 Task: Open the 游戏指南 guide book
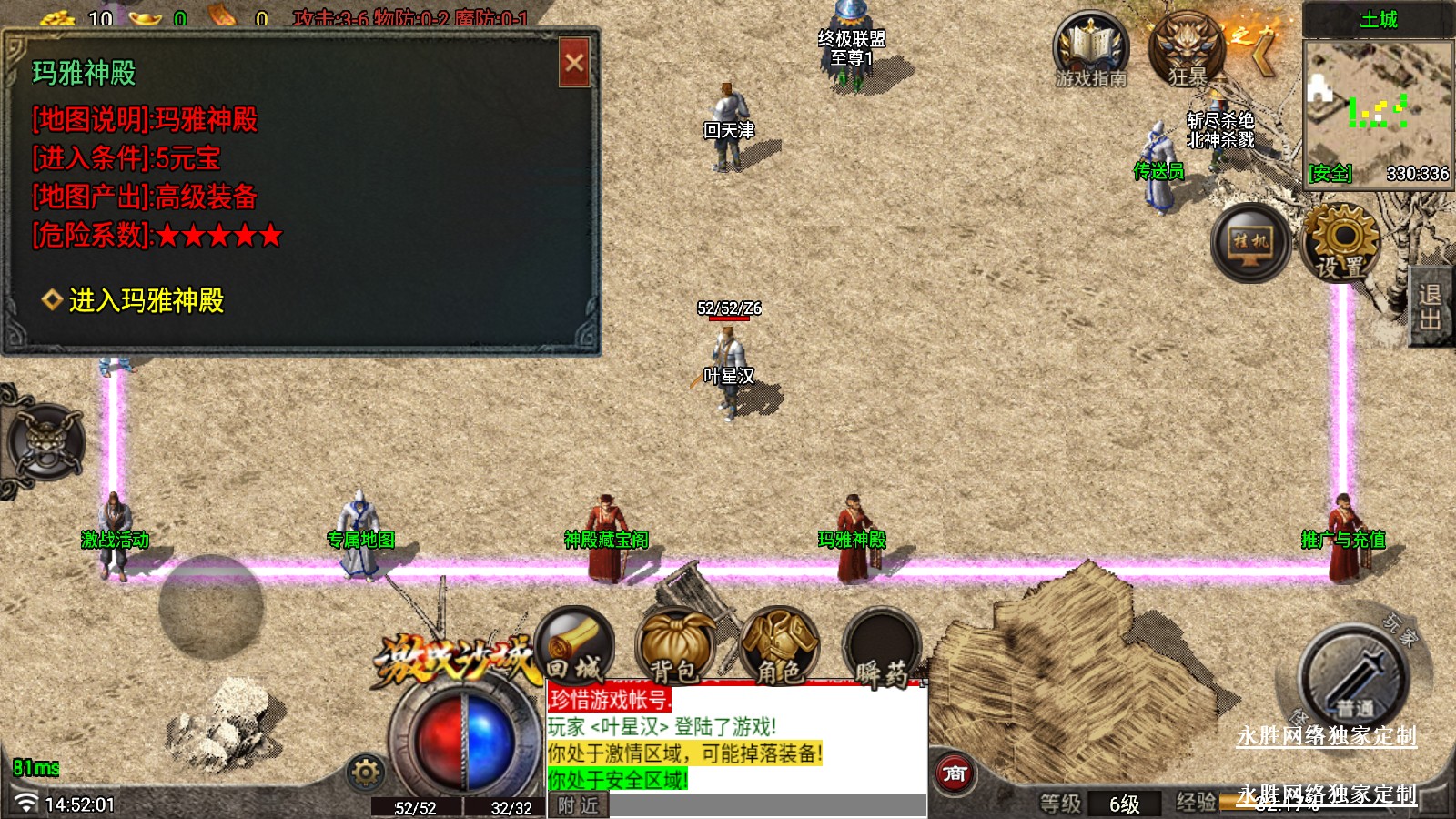[x=1090, y=51]
